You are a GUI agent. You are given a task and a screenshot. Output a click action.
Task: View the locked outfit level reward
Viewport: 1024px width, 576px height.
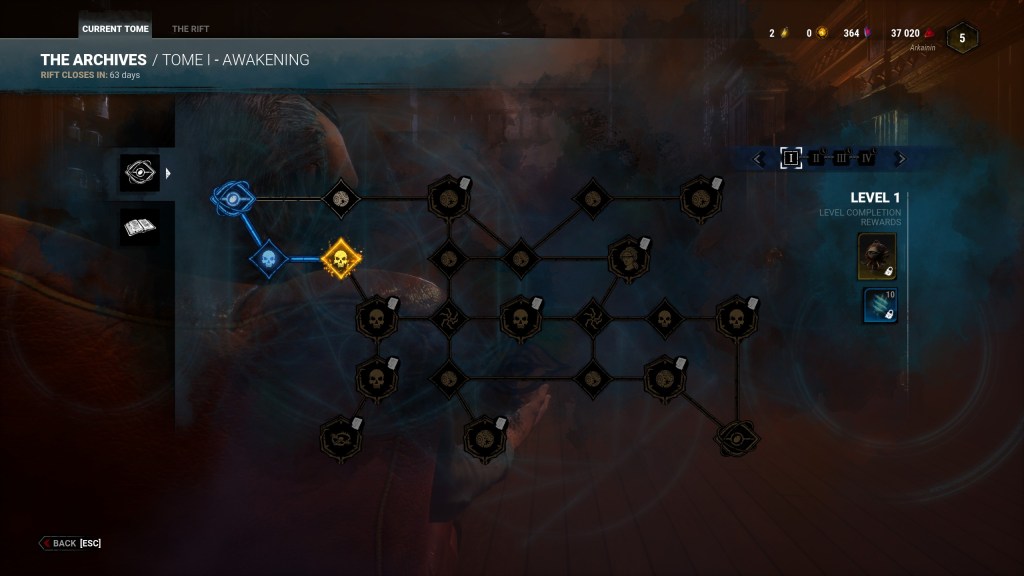pyautogui.click(x=877, y=257)
